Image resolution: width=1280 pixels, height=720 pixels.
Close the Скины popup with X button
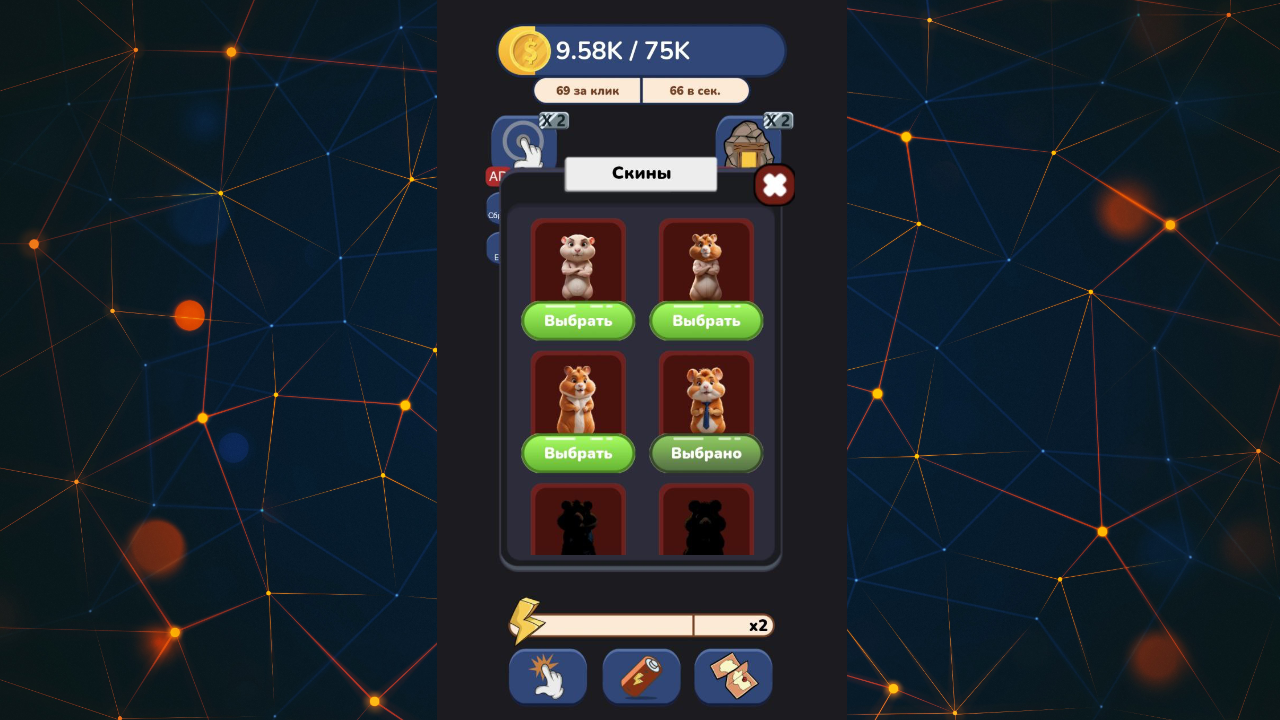click(775, 185)
